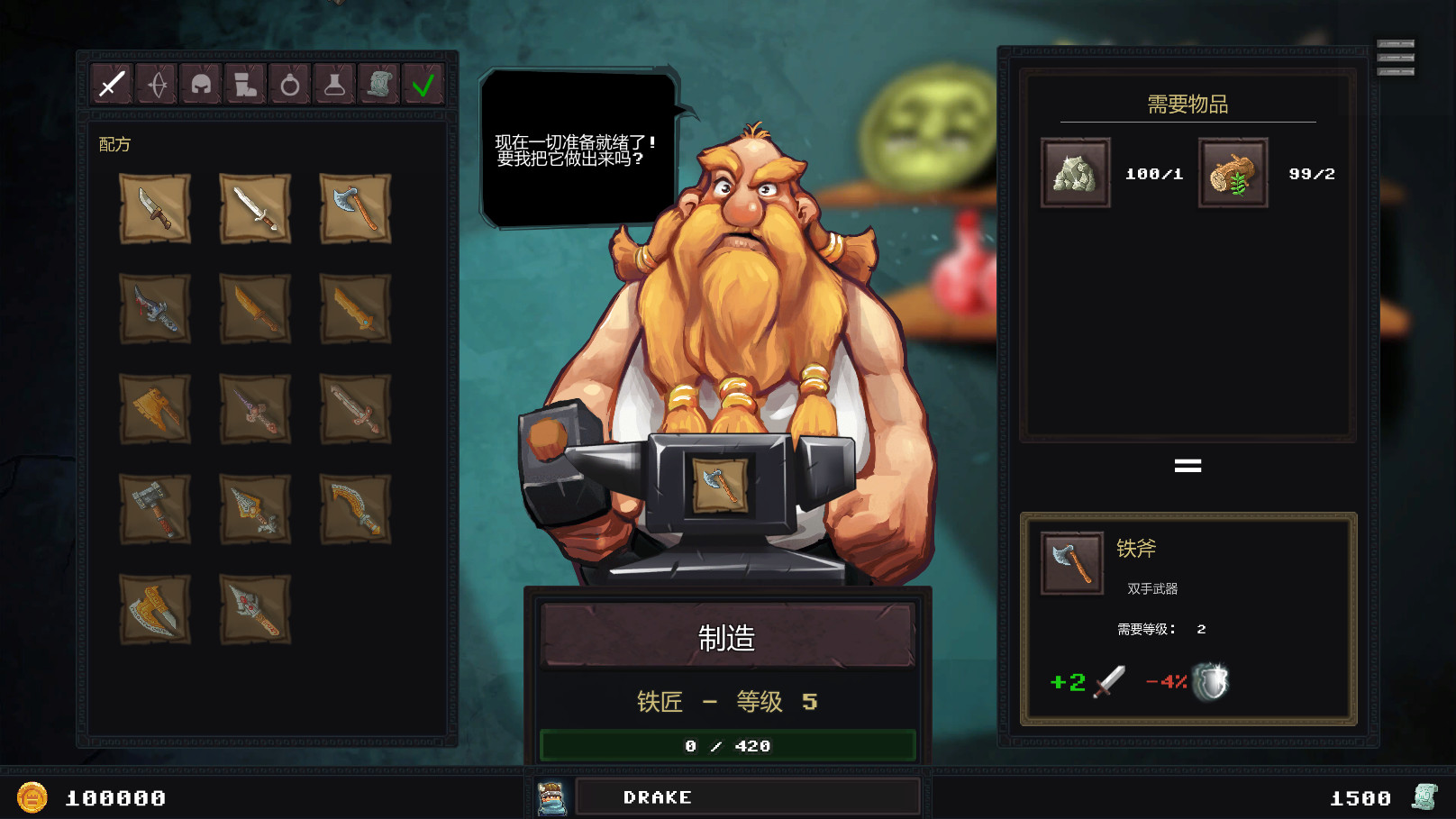Image resolution: width=1456 pixels, height=819 pixels.
Task: Expand the 配方 recipes panel header
Action: pyautogui.click(x=112, y=143)
